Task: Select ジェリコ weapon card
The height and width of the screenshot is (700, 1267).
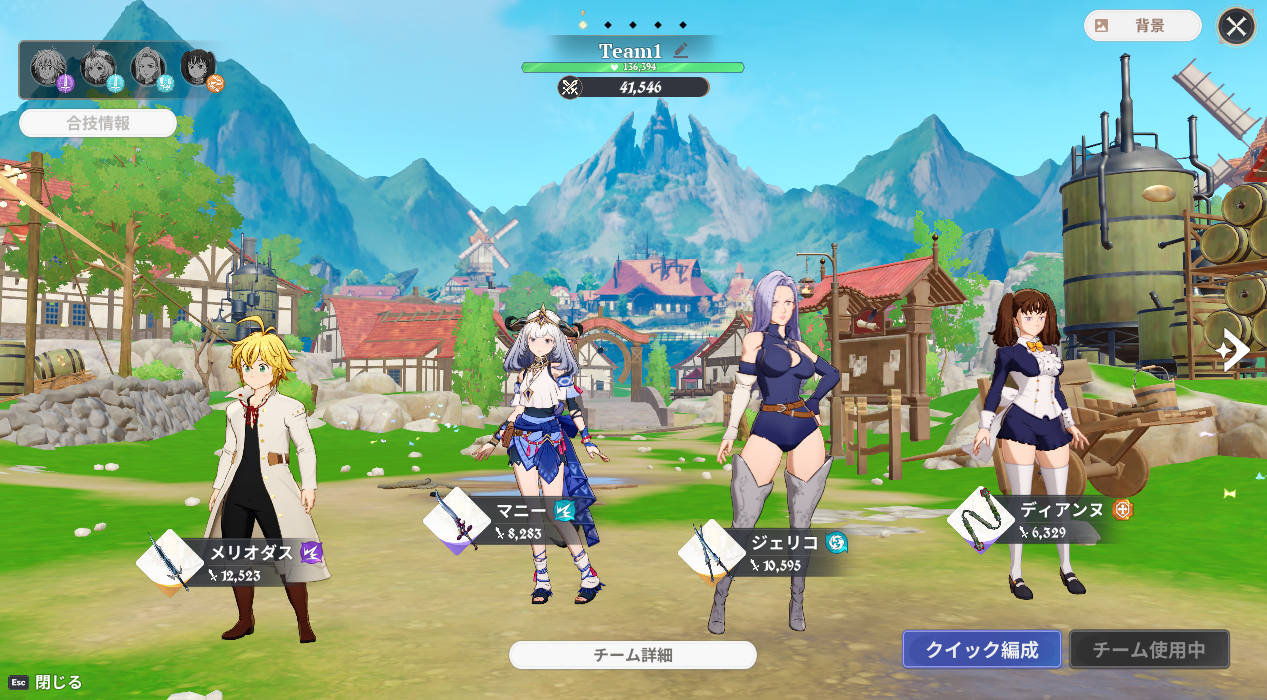Action: (711, 553)
